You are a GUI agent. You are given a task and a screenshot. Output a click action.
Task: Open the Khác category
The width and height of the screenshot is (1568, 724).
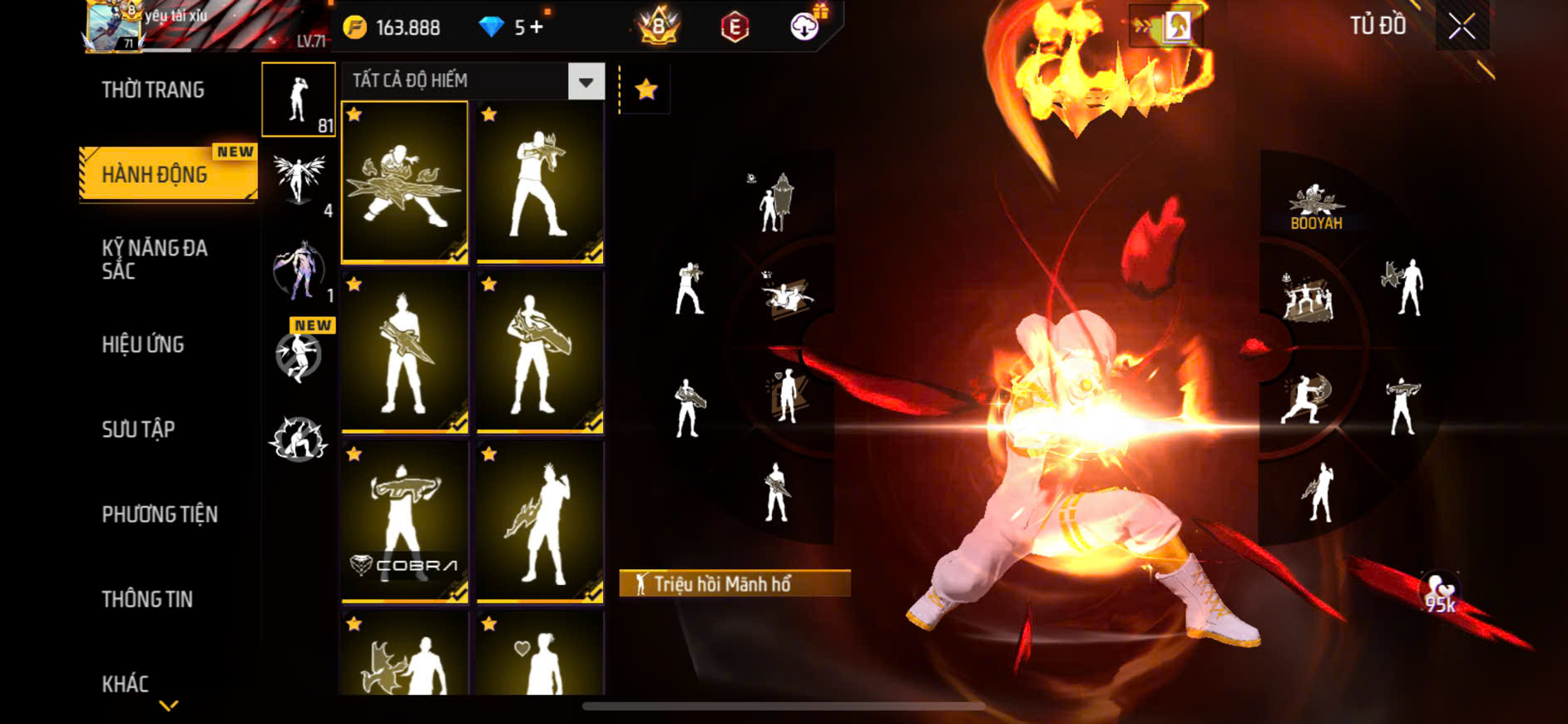[126, 684]
